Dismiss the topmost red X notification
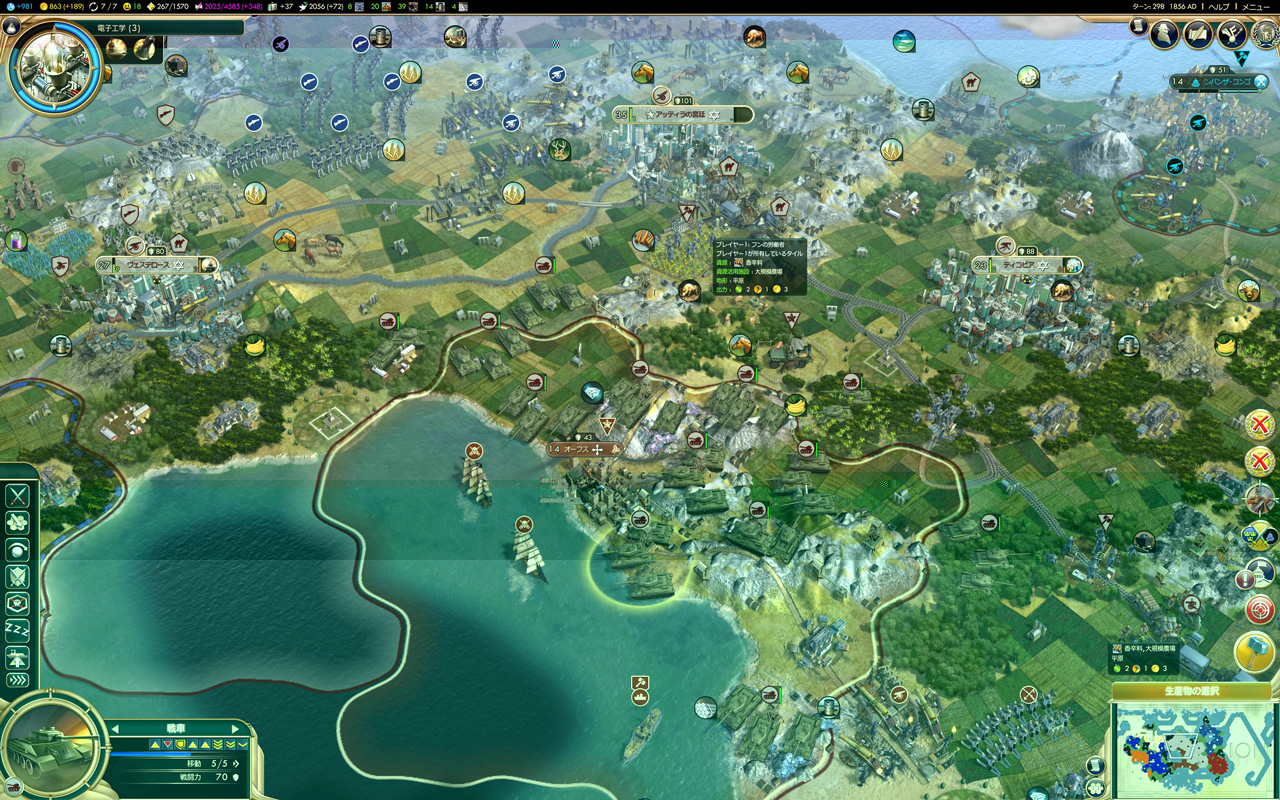The height and width of the screenshot is (800, 1280). point(1258,424)
